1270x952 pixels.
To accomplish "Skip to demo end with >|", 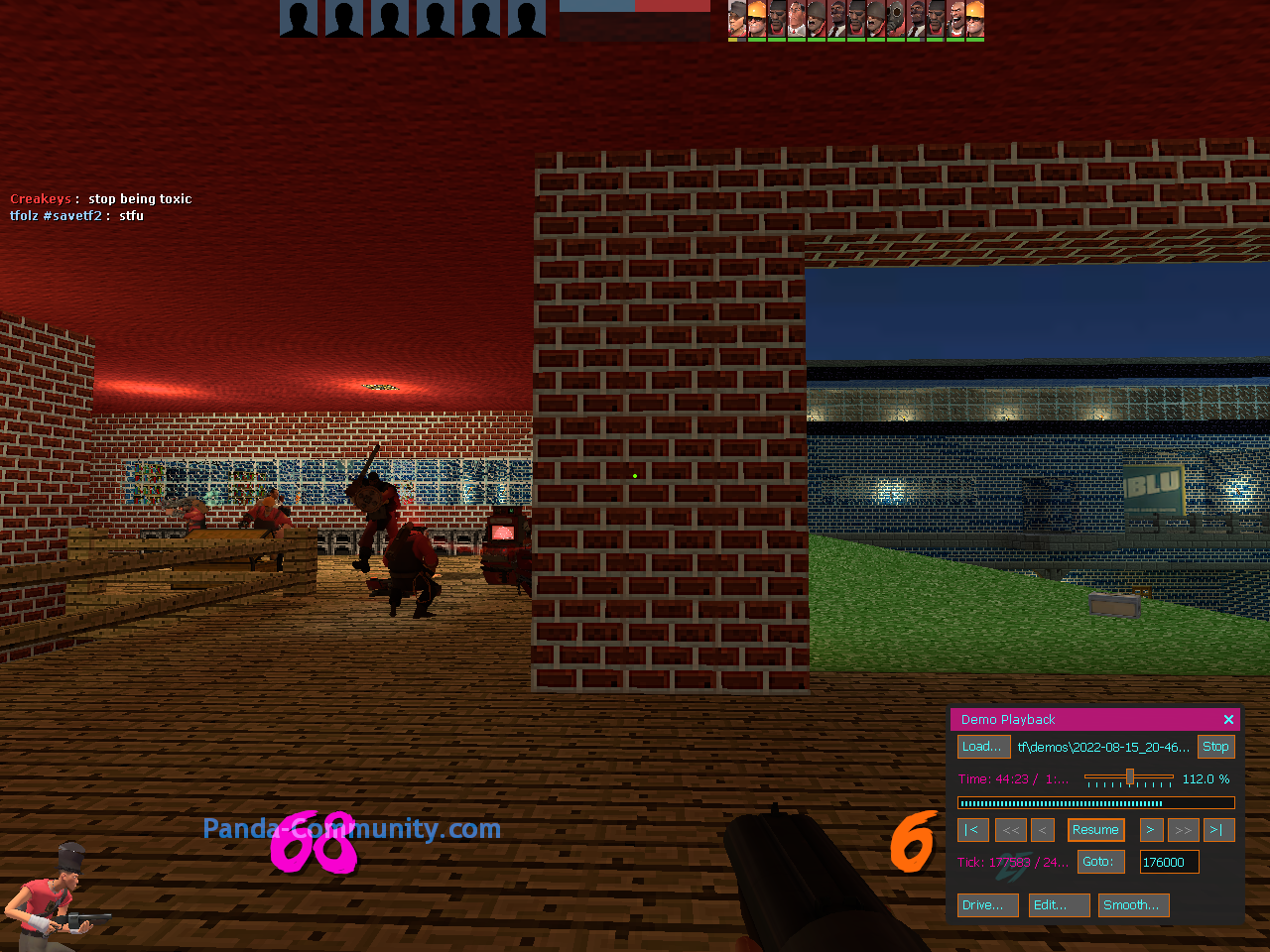I will (1215, 830).
